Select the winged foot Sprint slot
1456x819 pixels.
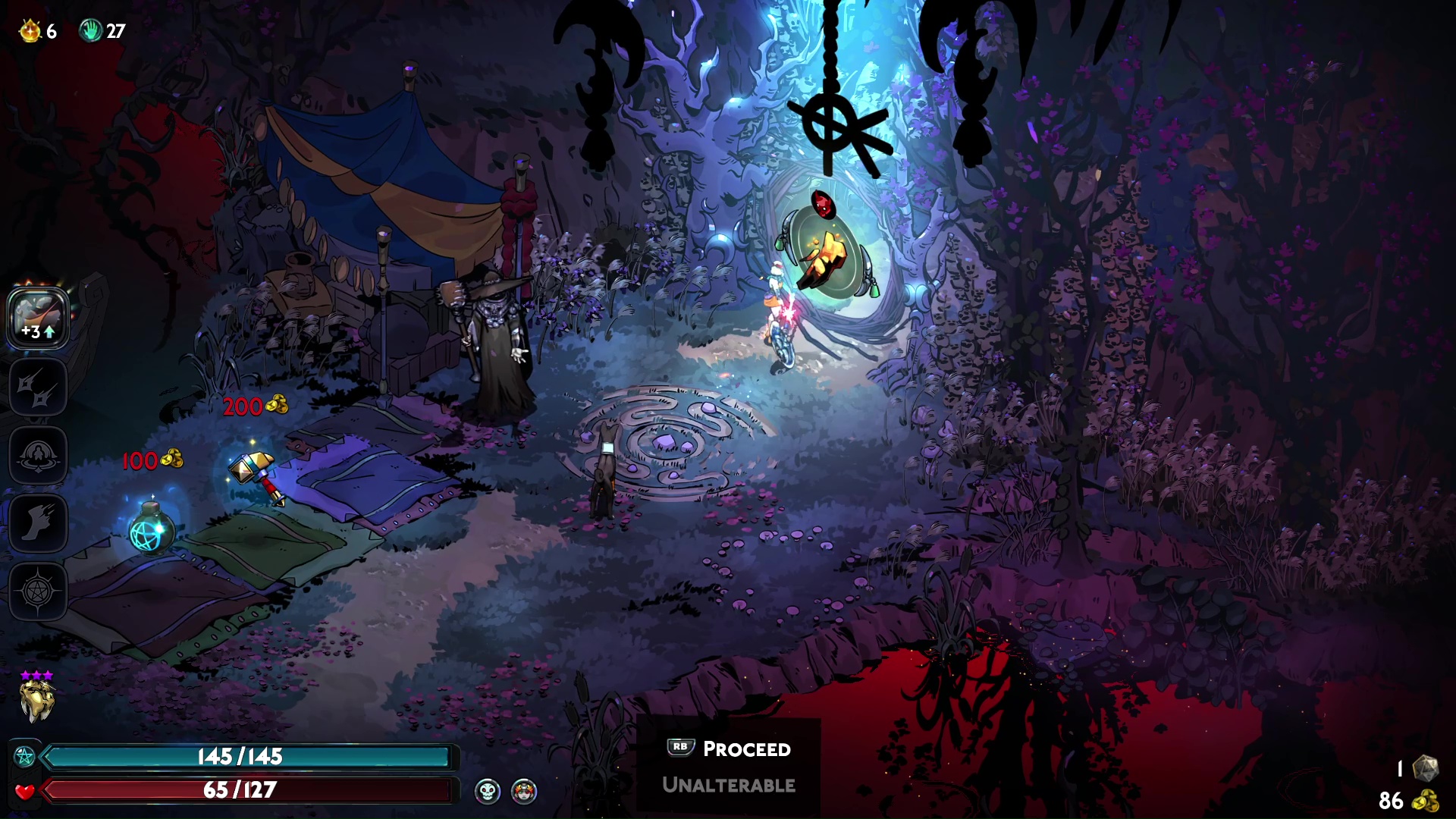[x=38, y=523]
